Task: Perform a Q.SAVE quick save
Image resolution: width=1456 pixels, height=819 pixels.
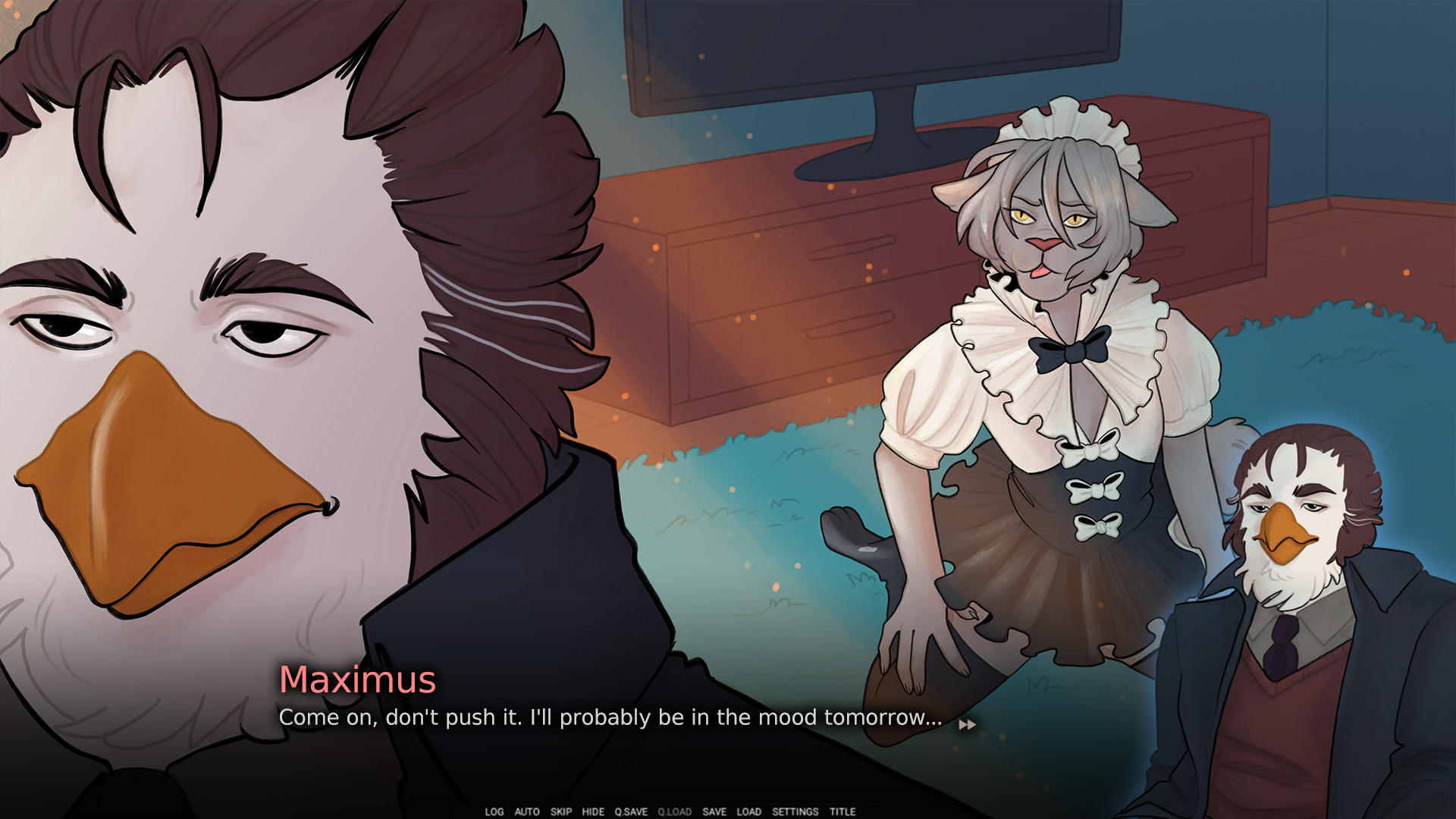Action: pyautogui.click(x=631, y=811)
